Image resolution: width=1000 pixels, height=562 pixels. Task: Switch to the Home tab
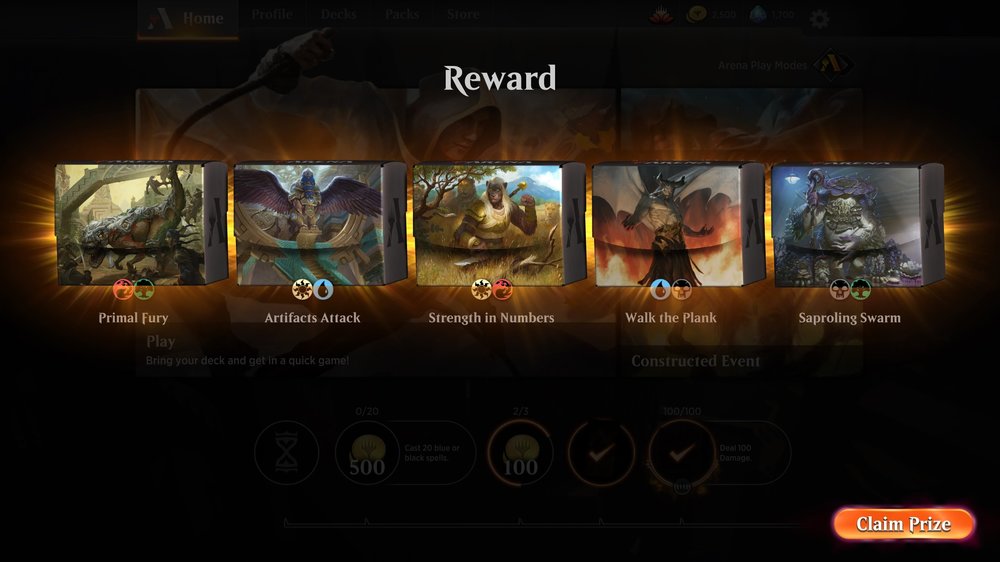(x=189, y=18)
